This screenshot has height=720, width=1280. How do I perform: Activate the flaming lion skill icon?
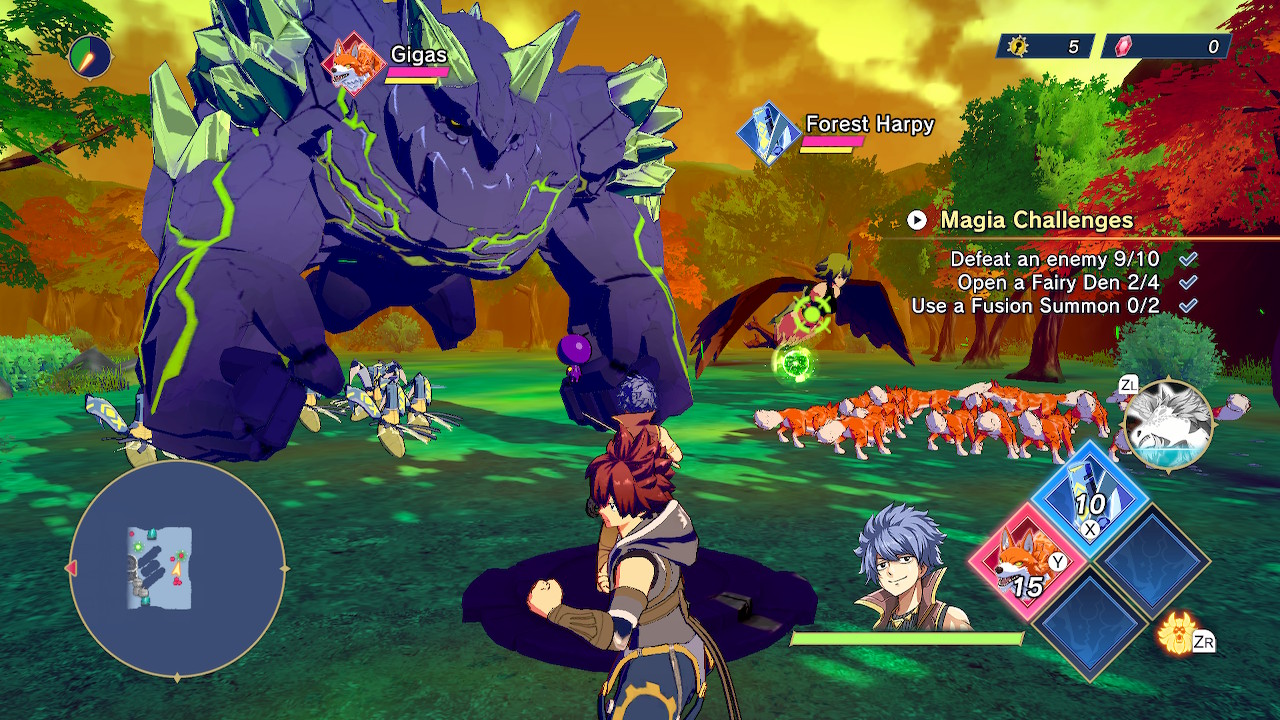(1178, 633)
